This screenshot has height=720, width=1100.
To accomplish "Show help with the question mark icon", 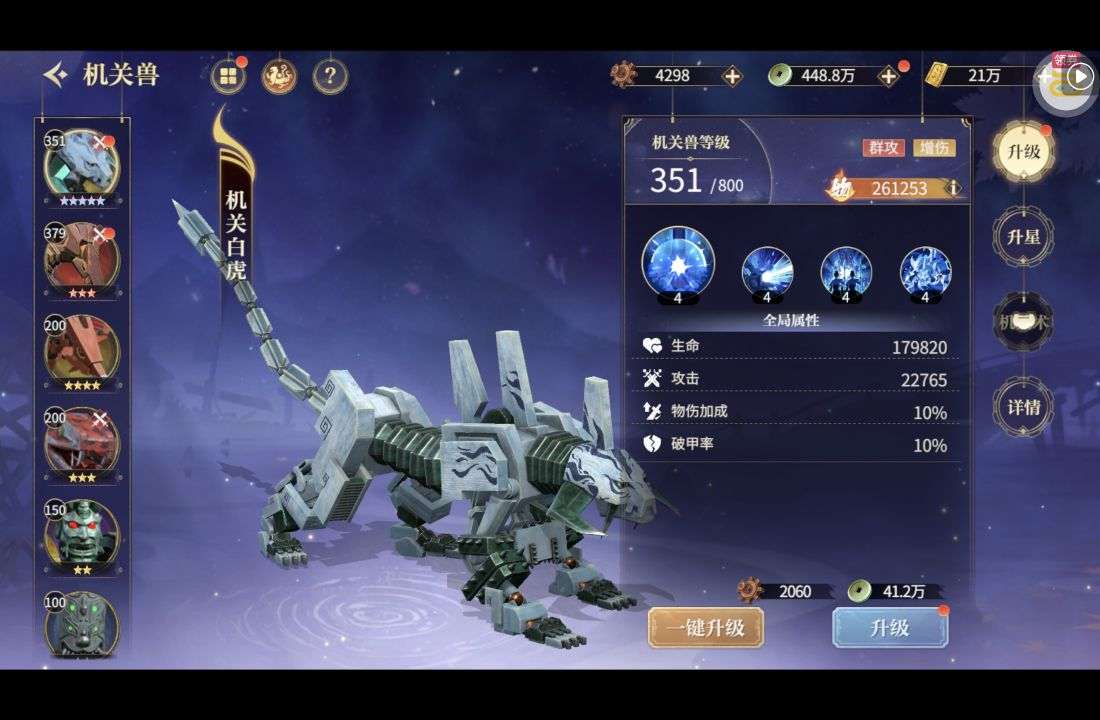I will tap(330, 76).
